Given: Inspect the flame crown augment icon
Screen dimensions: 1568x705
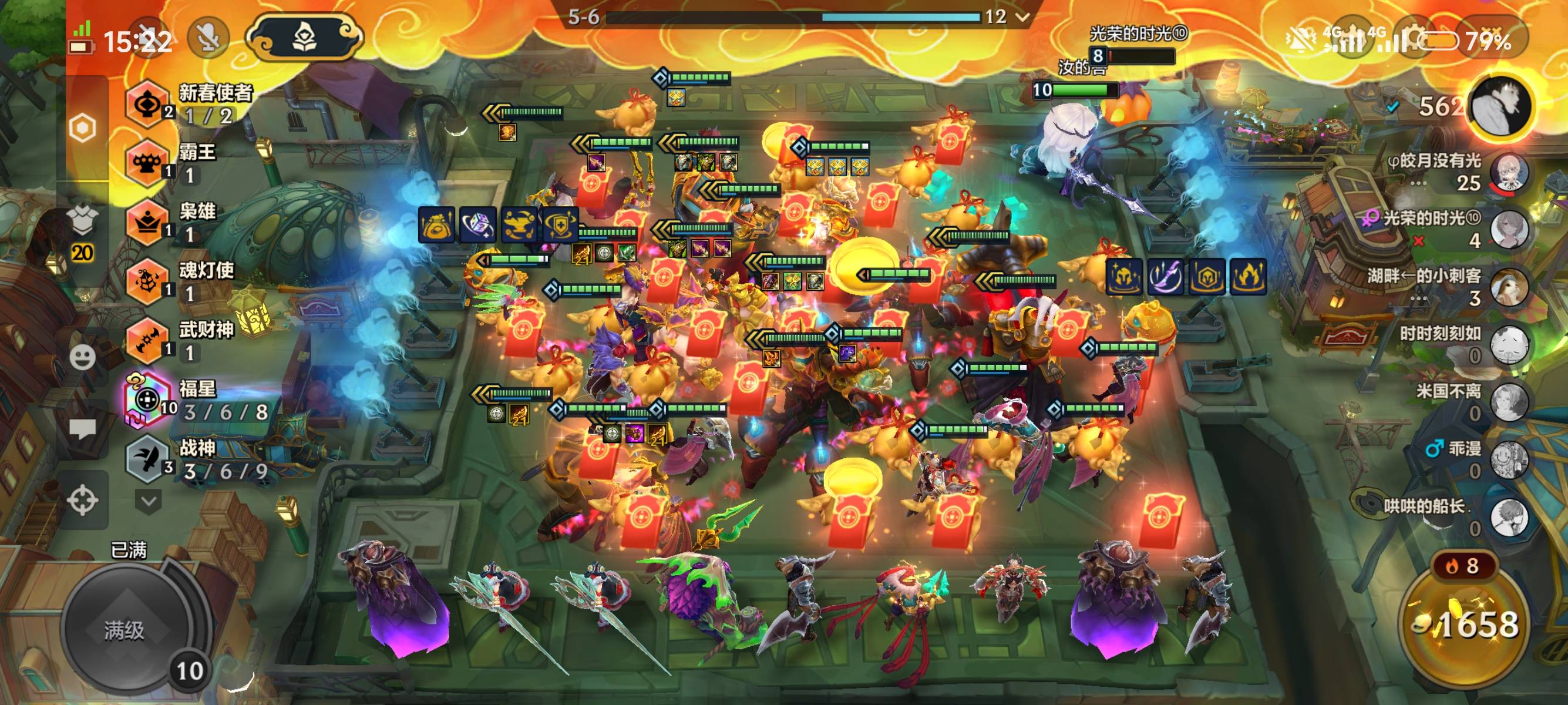Looking at the screenshot, I should [1249, 276].
